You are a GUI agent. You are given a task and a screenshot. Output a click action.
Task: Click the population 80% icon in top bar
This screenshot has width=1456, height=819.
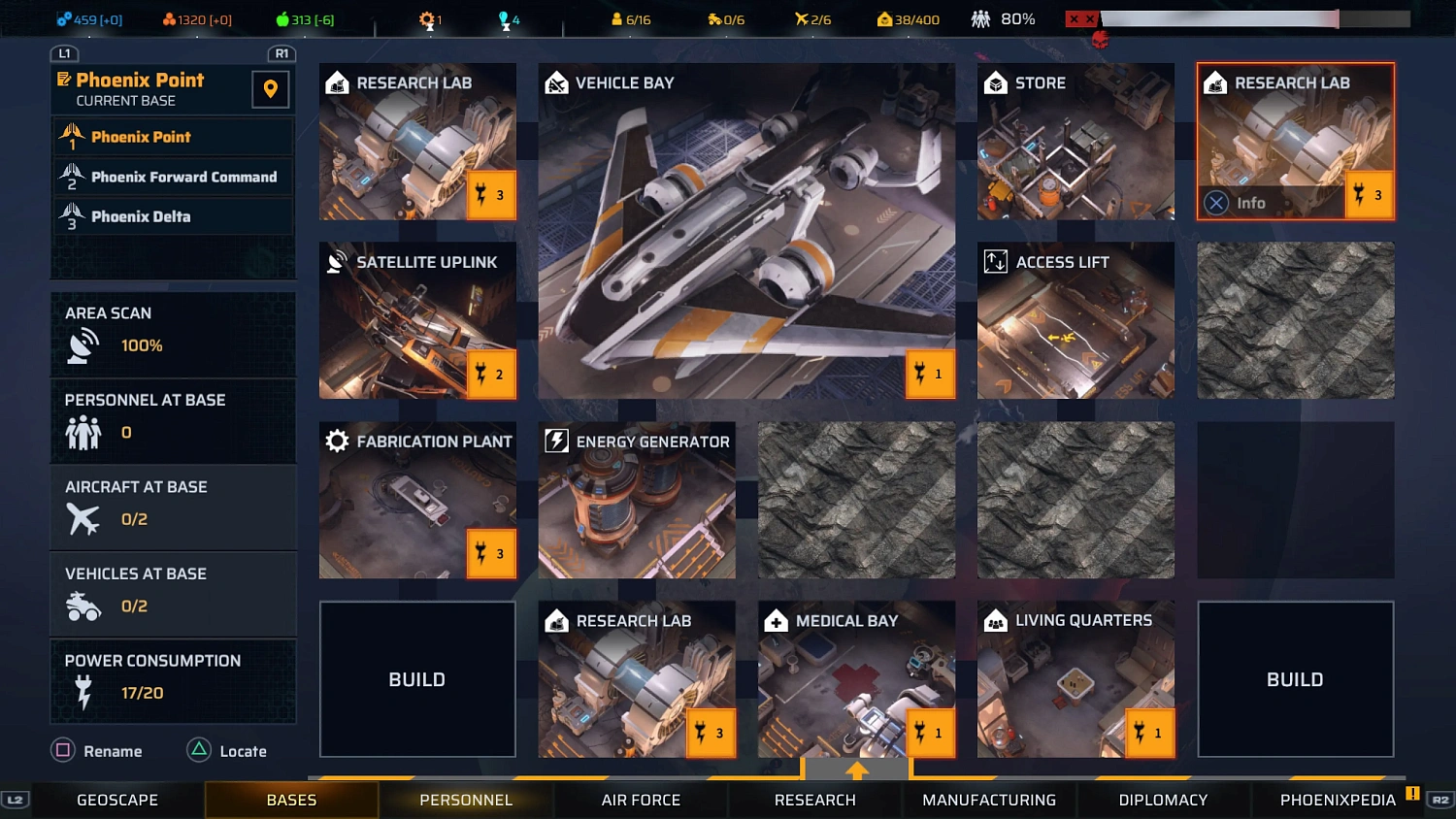coord(982,16)
